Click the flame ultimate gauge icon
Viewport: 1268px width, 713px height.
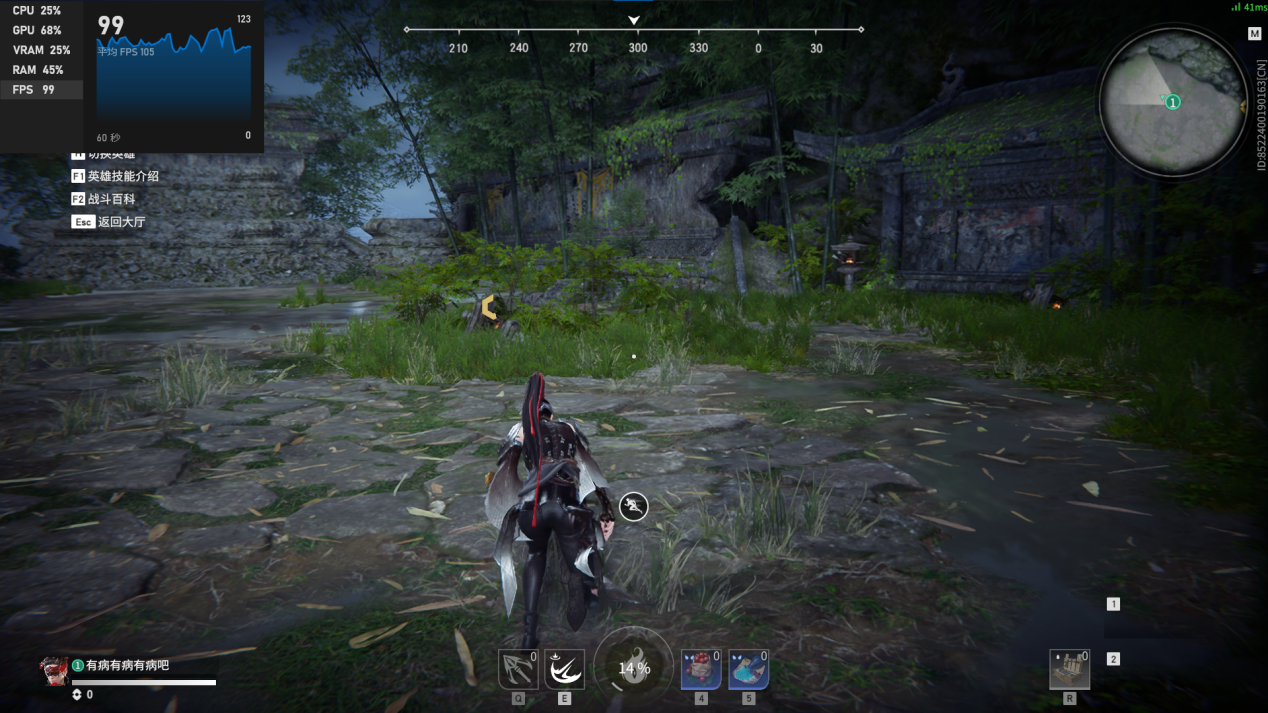pos(633,668)
